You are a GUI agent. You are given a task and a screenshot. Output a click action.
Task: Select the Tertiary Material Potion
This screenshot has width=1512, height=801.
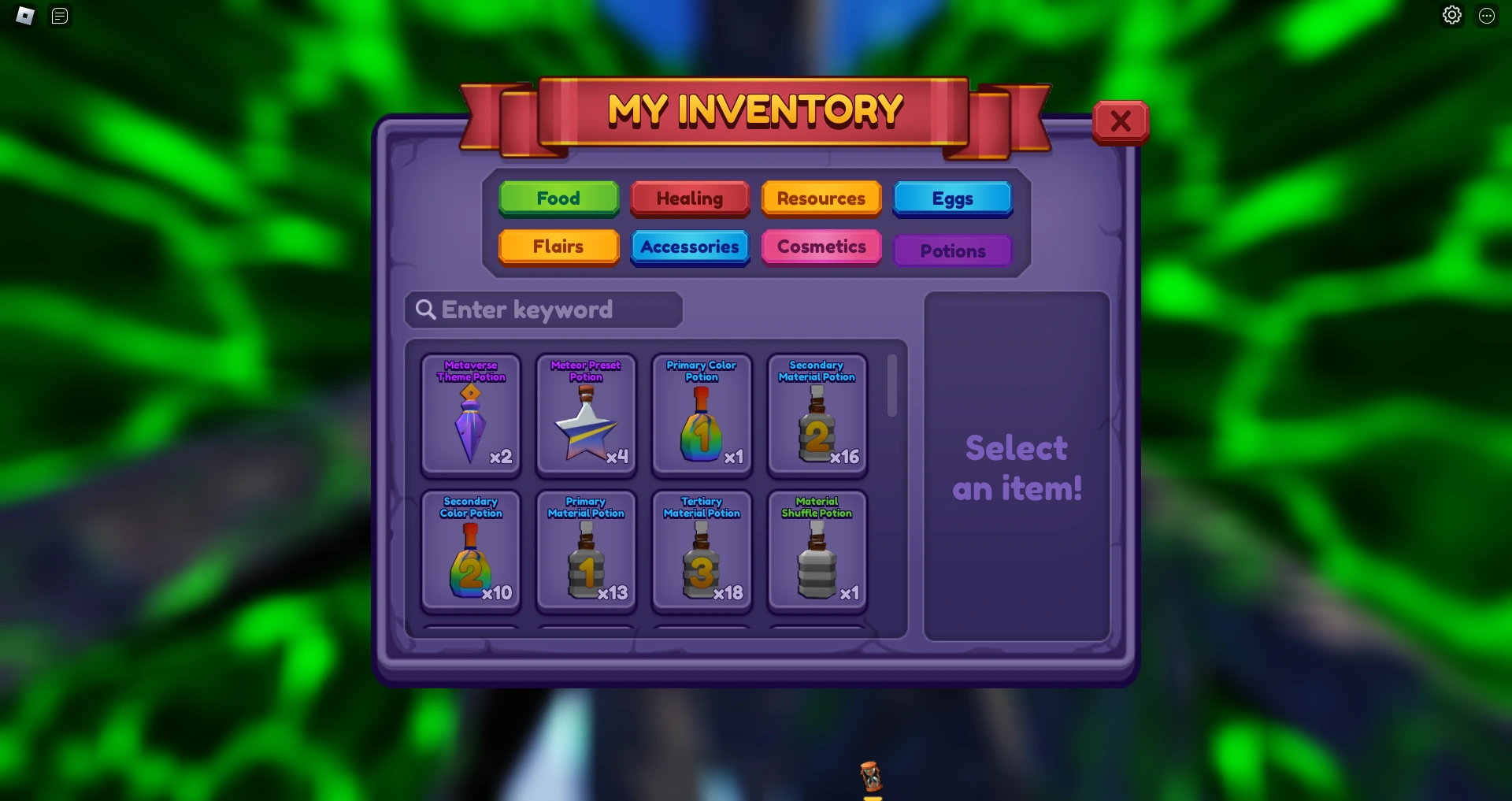(702, 551)
